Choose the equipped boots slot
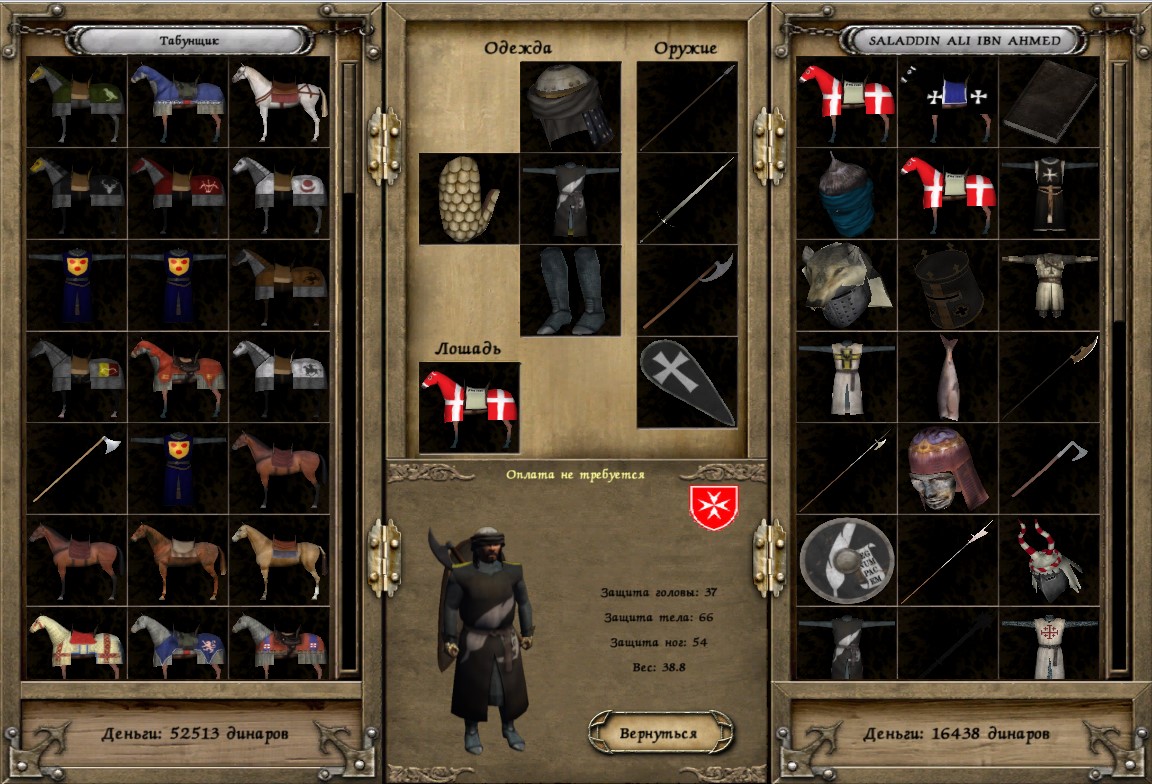 click(570, 290)
